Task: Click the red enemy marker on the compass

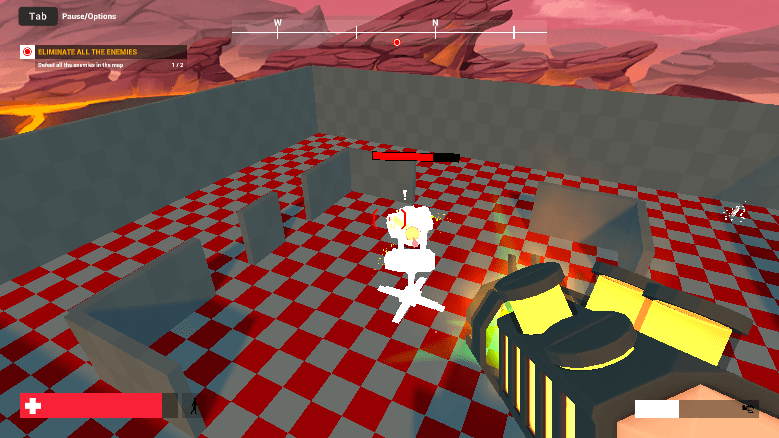Action: (x=397, y=42)
